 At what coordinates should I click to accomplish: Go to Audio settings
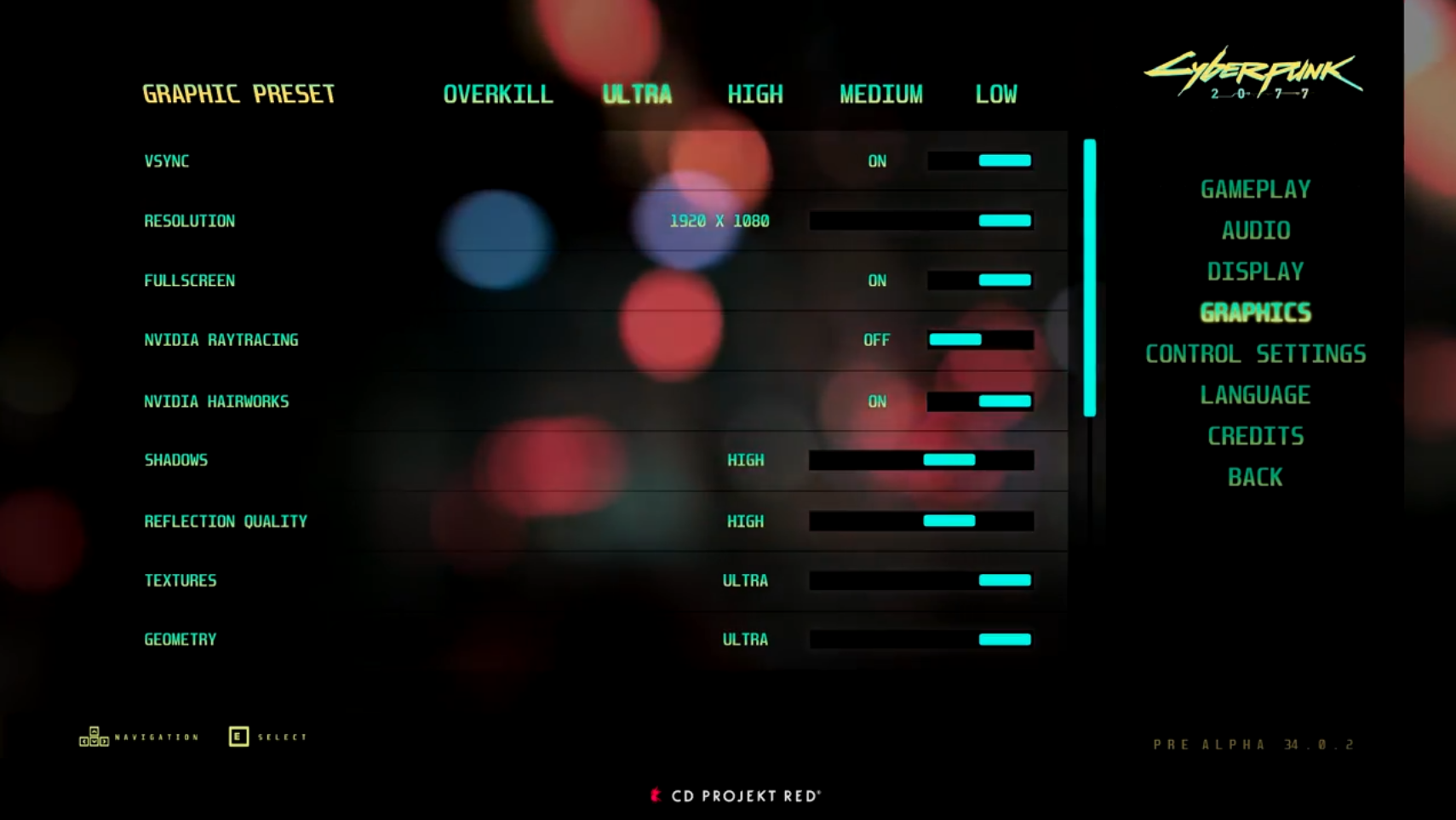[x=1255, y=230]
